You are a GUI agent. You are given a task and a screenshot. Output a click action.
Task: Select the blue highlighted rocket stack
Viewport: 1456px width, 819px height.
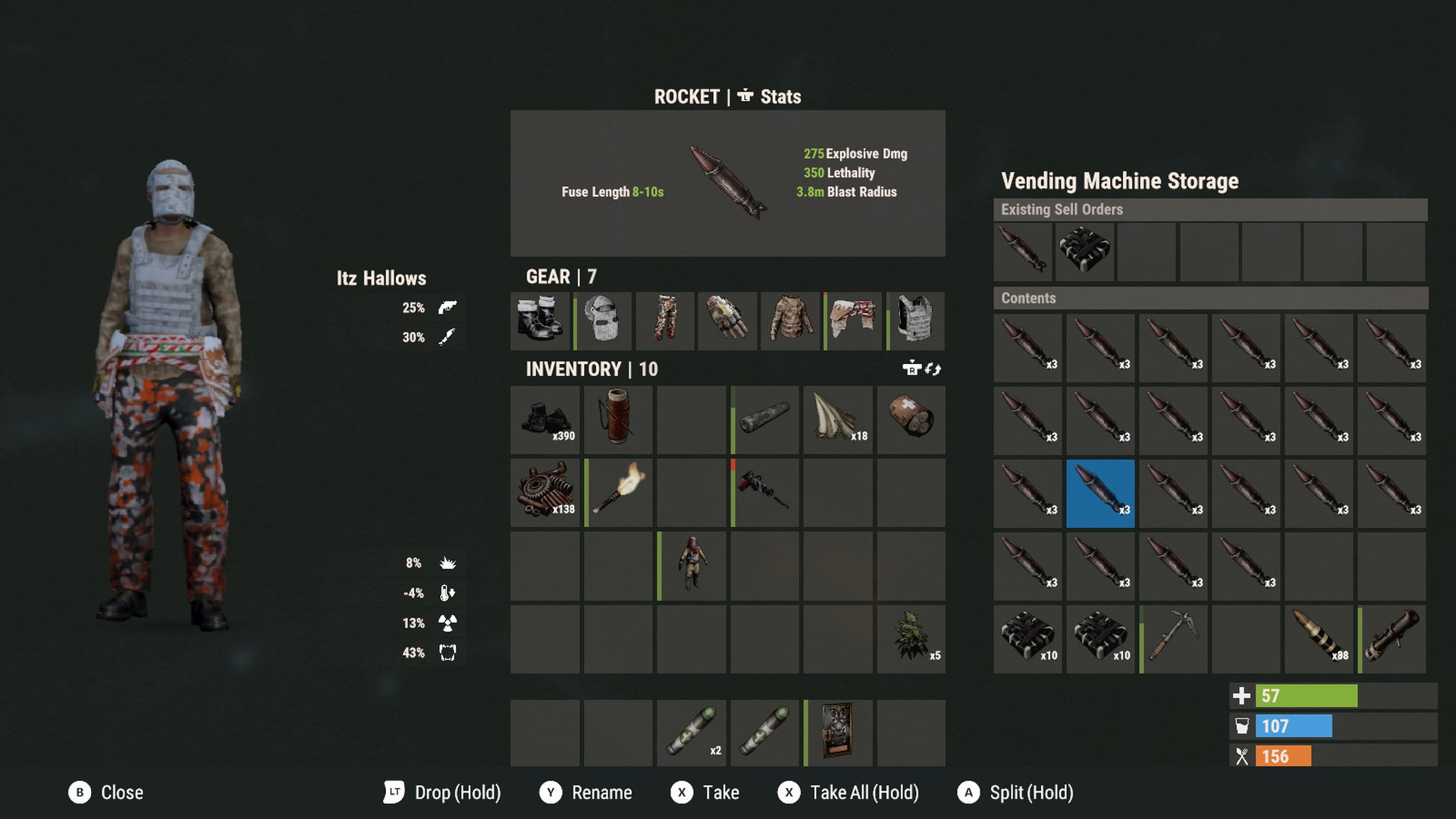tap(1100, 493)
